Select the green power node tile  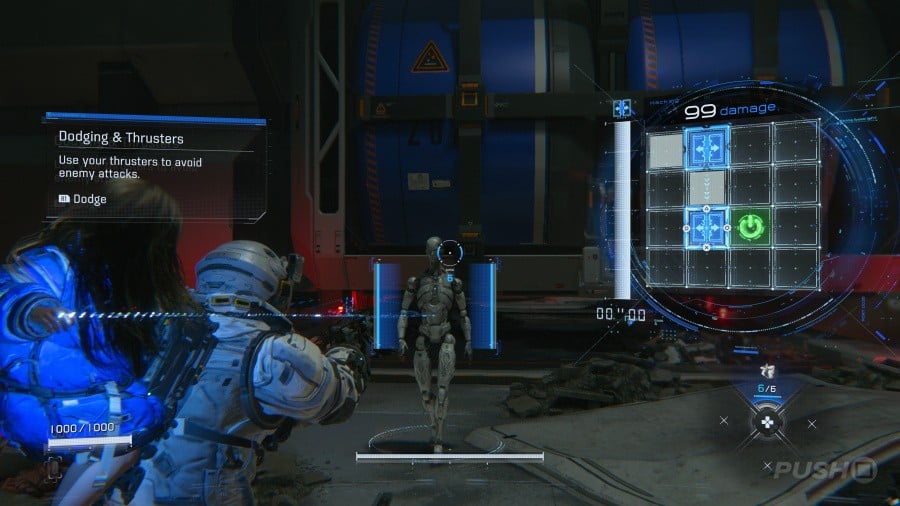pos(751,229)
